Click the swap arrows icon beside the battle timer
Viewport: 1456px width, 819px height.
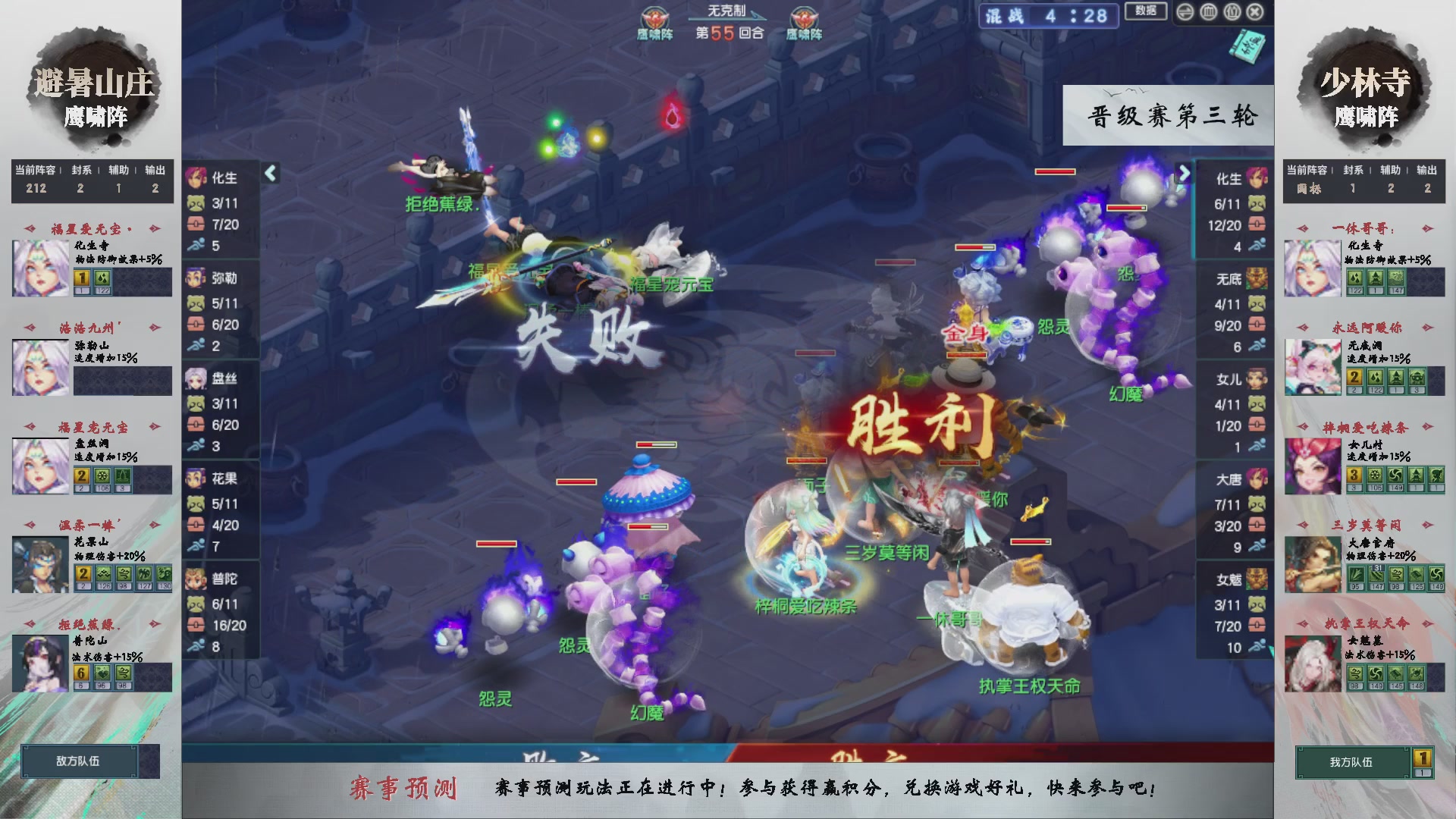tap(1185, 12)
